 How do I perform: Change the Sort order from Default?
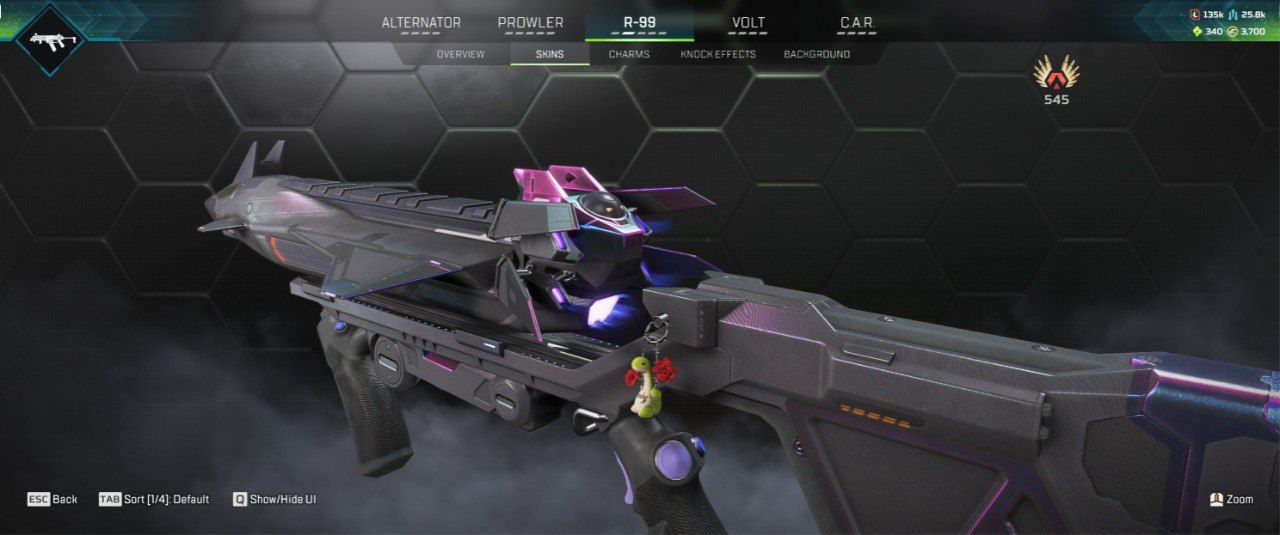point(154,499)
